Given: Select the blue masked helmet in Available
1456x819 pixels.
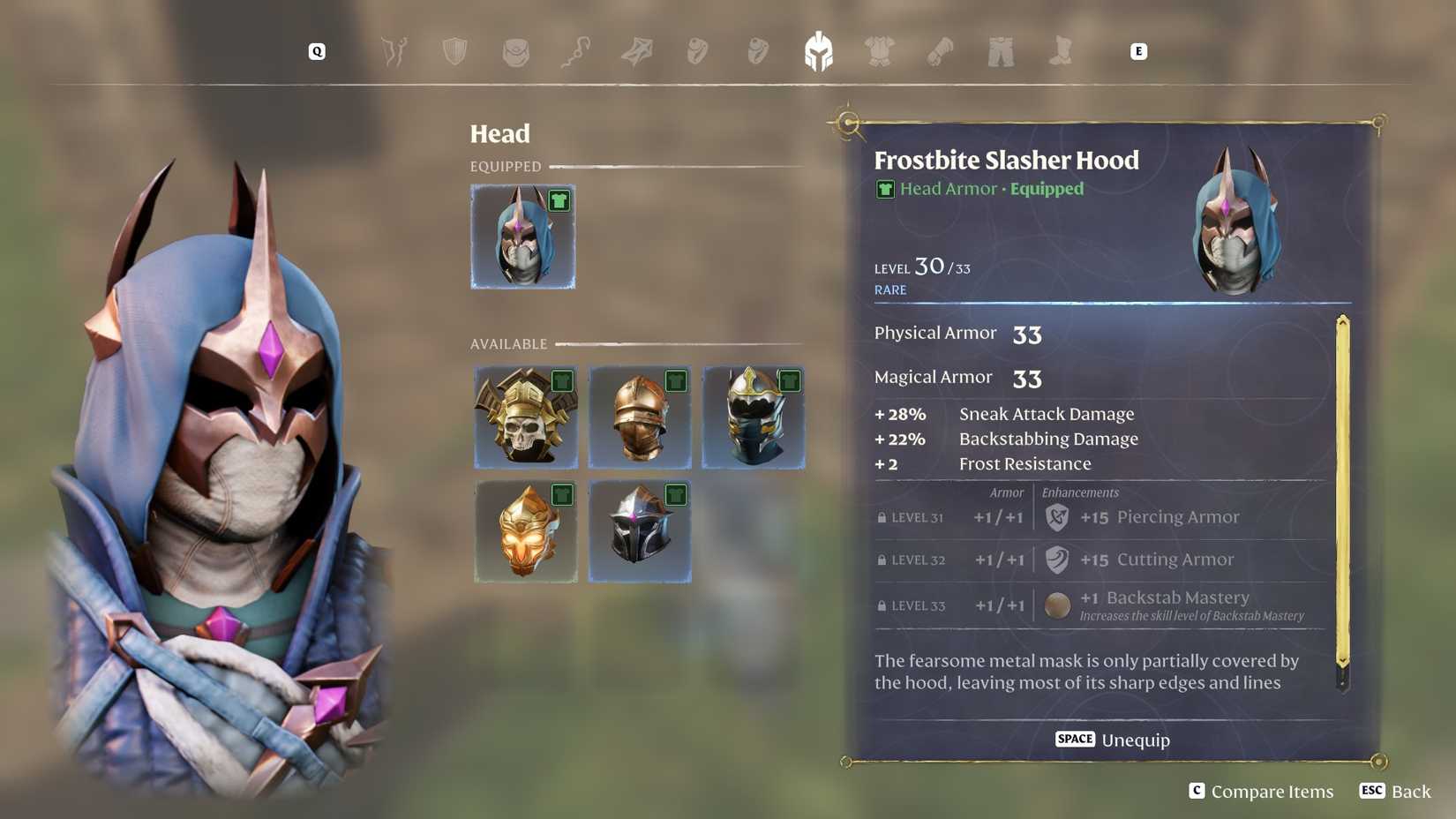Looking at the screenshot, I should pyautogui.click(x=752, y=416).
